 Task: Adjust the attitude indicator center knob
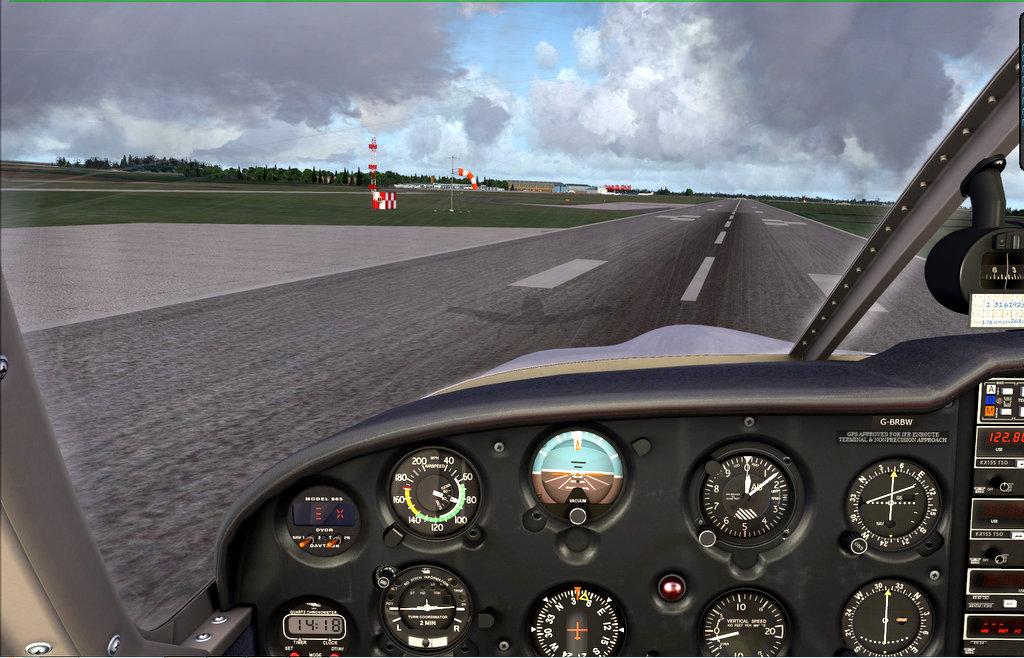[x=577, y=515]
